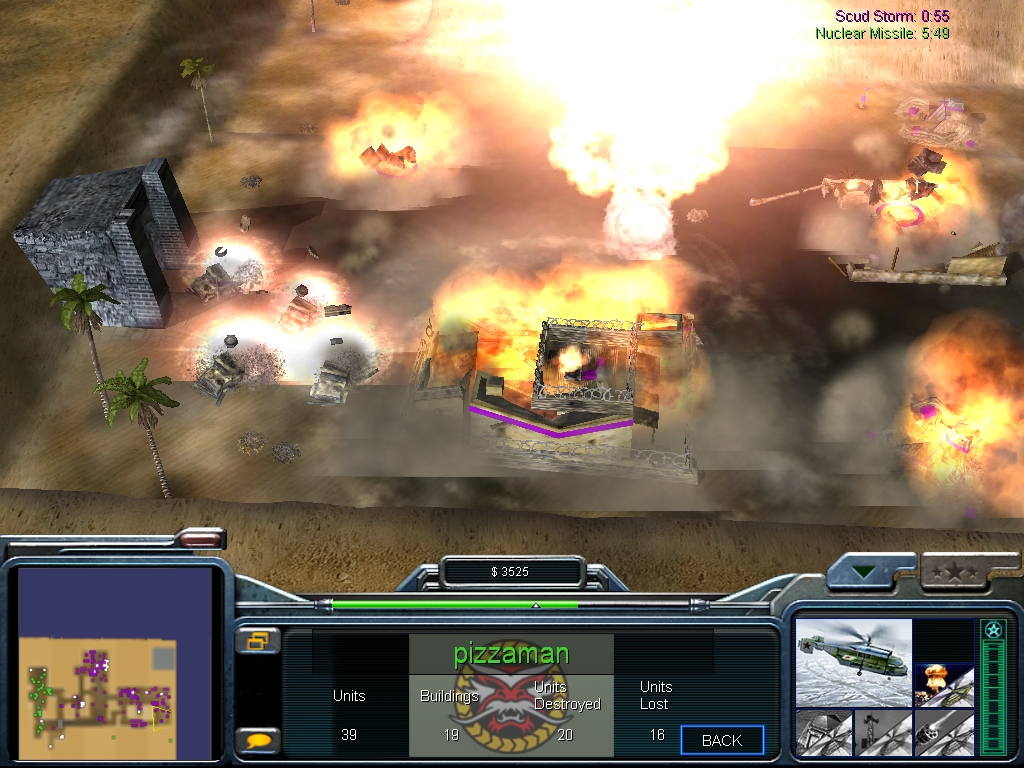
Task: Select the helicopter unit portrait
Action: [853, 662]
